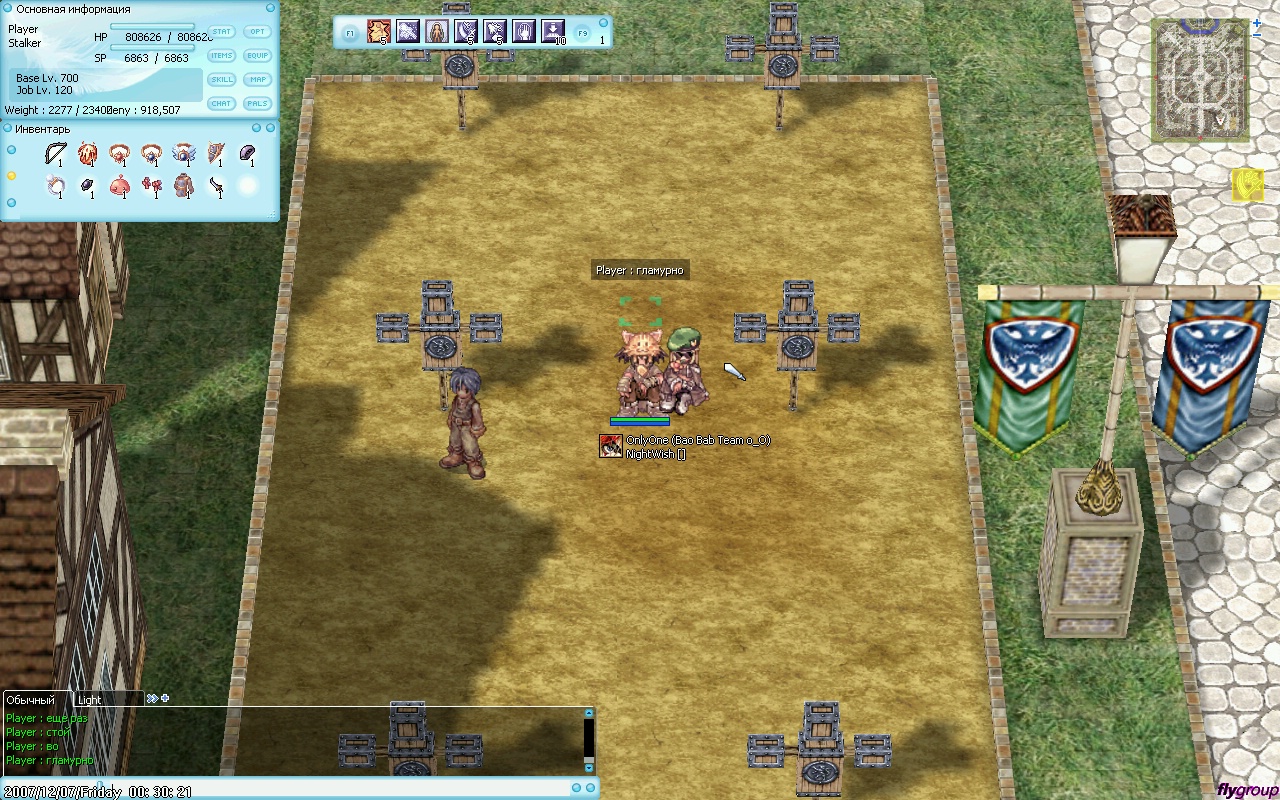Activate the downward arrow skill, level 10

pyautogui.click(x=553, y=32)
